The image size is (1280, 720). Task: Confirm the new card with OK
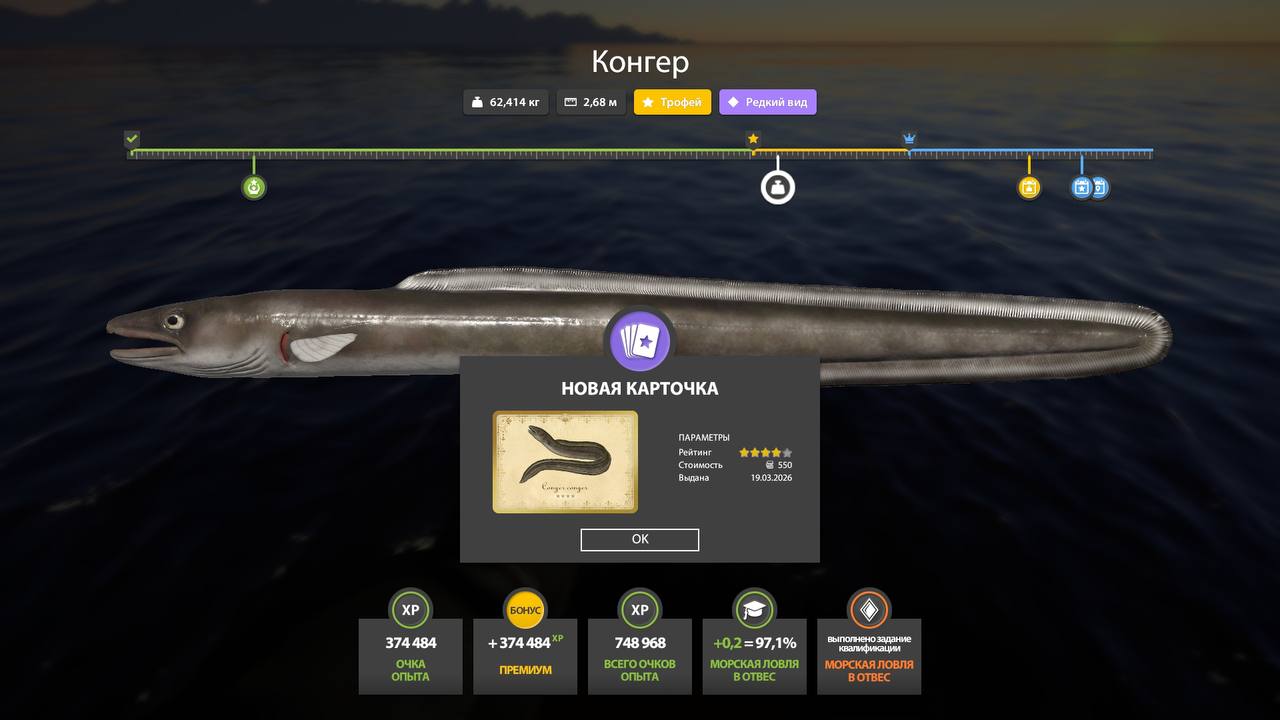coord(640,540)
